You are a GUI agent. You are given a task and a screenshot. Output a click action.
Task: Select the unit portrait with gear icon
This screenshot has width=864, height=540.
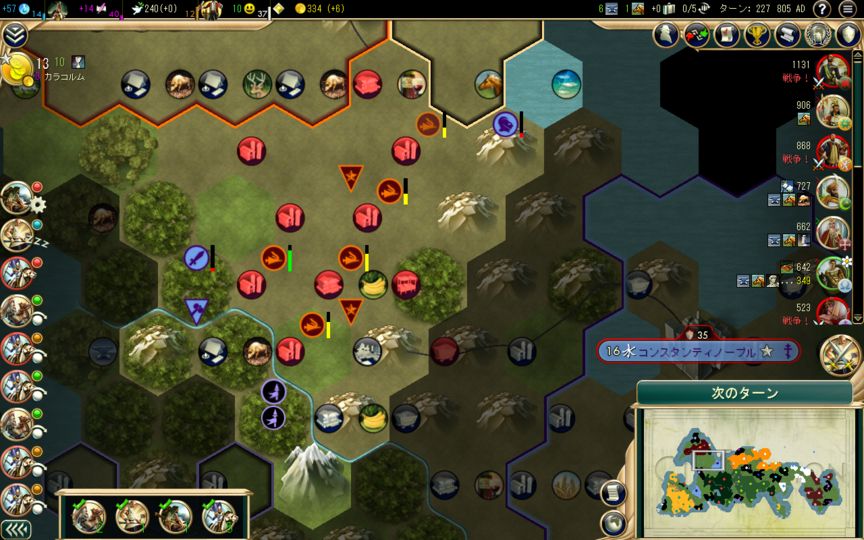tap(16, 197)
